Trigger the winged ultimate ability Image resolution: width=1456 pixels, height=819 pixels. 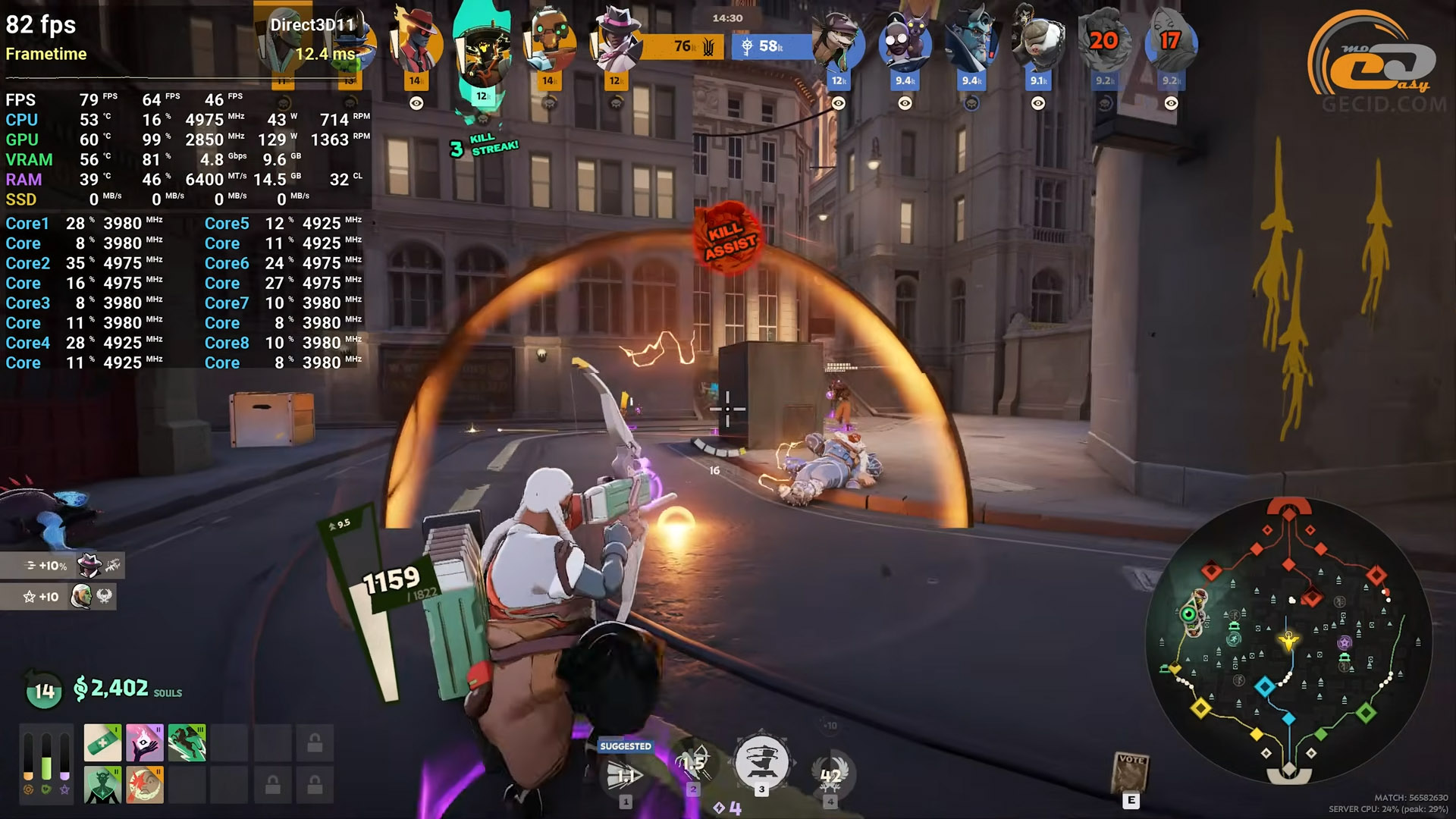830,775
